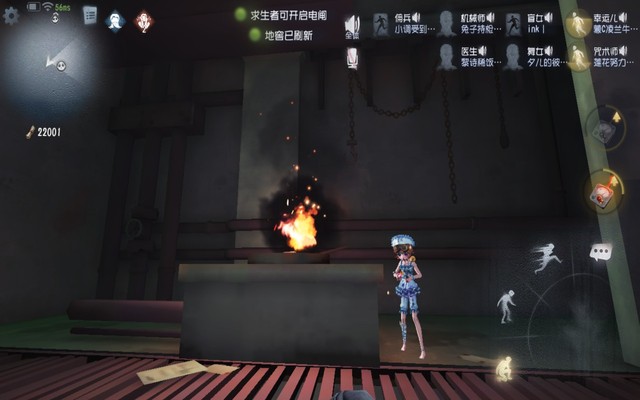This screenshot has width=640, height=400.
Task: Switch to the walking stance icon
Action: pyautogui.click(x=507, y=305)
